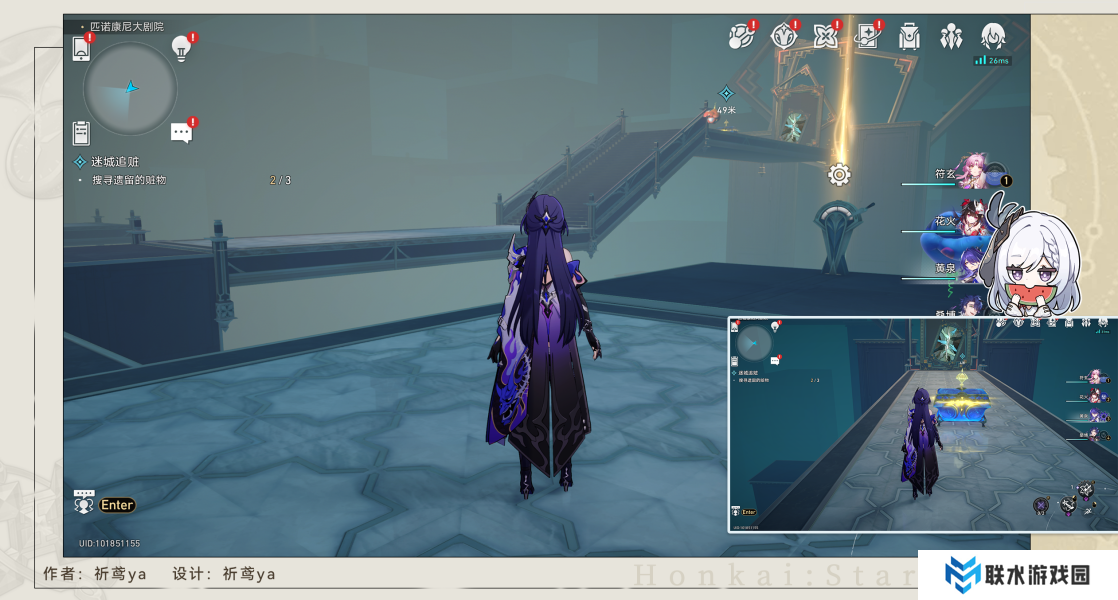The height and width of the screenshot is (600, 1118).
Task: Open the chat speech bubble icon
Action: click(x=181, y=132)
